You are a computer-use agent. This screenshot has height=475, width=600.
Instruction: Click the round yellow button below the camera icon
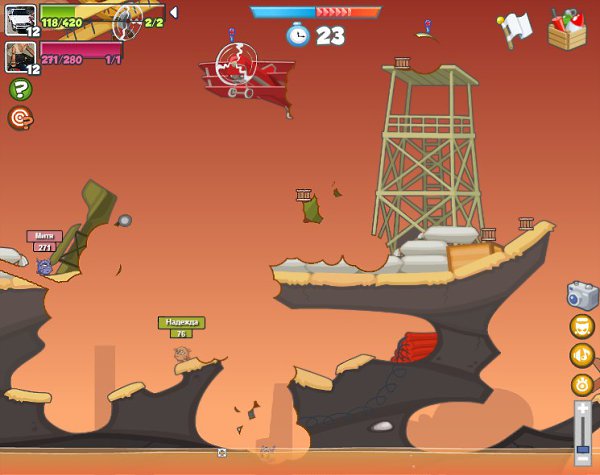click(x=582, y=326)
